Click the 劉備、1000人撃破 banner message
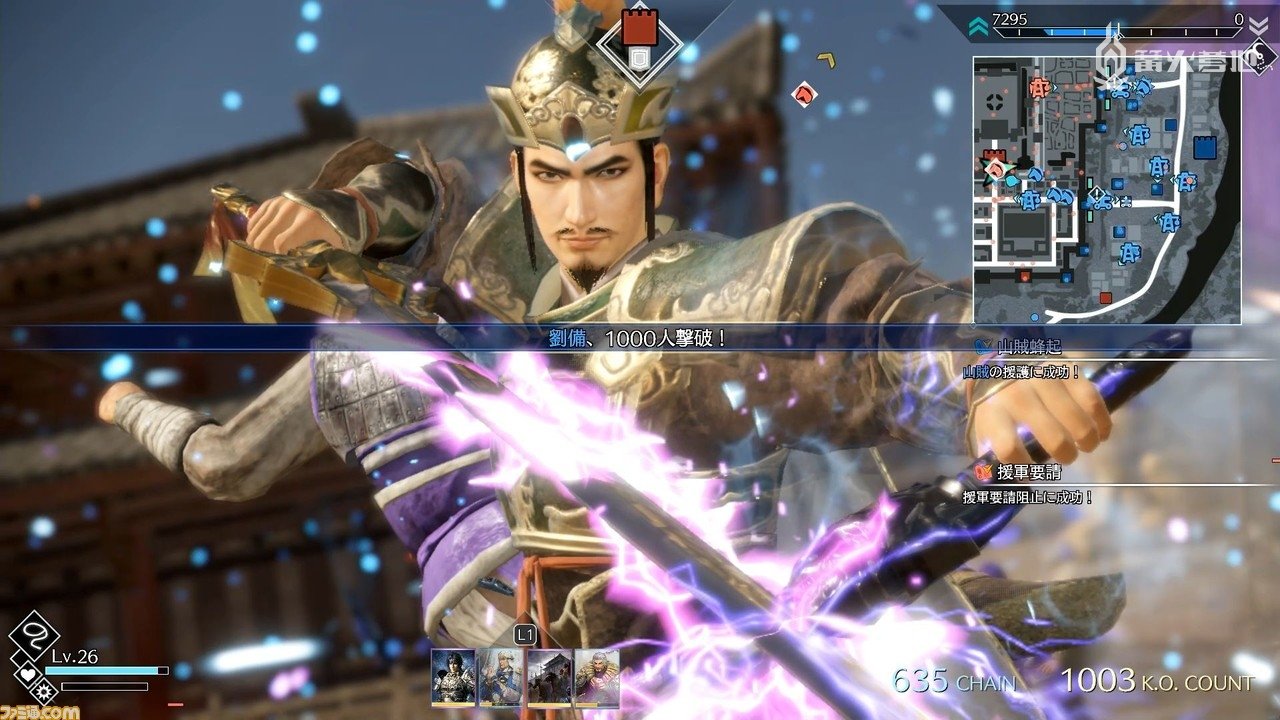 click(640, 338)
